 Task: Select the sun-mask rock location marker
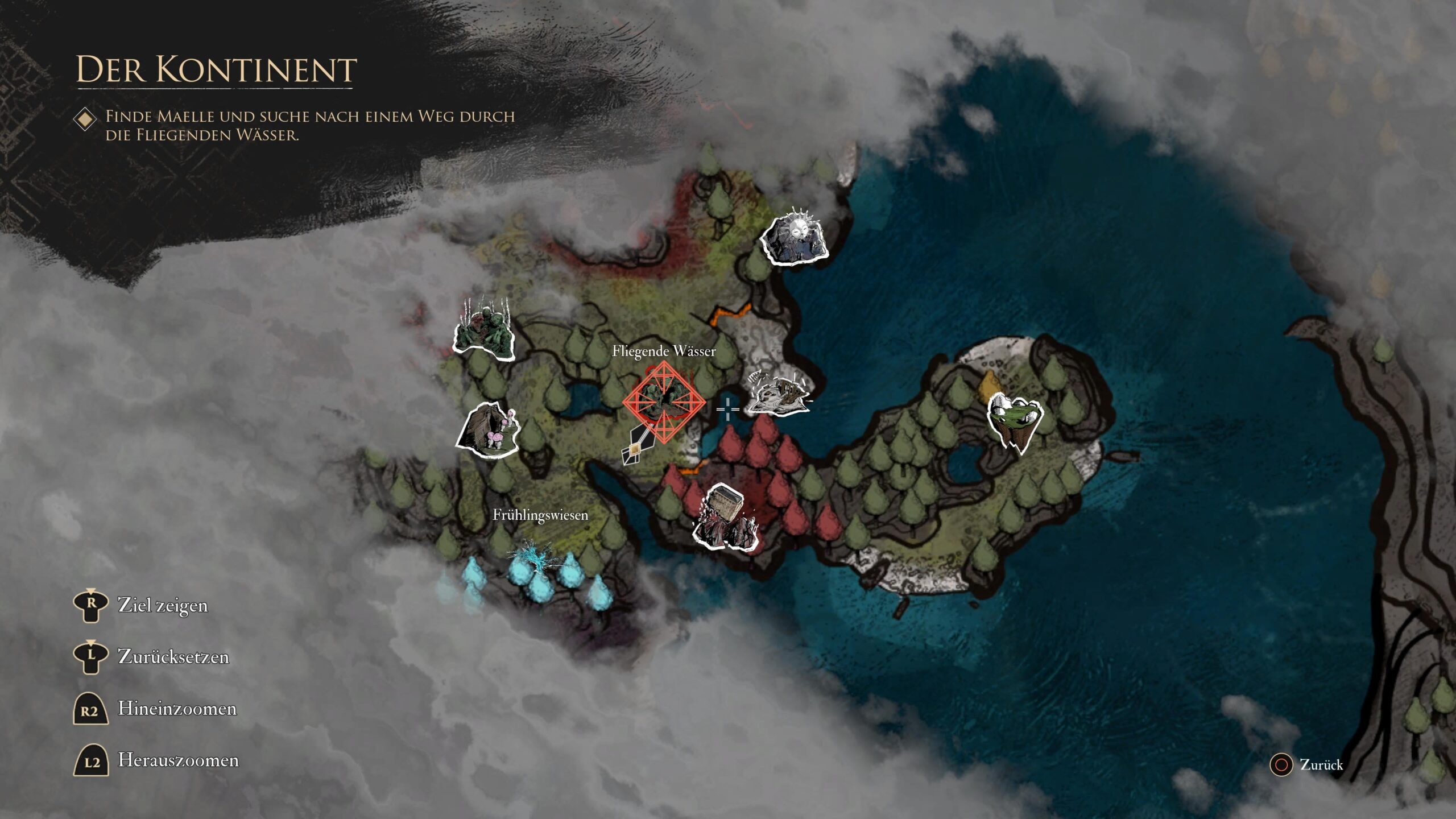(x=795, y=239)
